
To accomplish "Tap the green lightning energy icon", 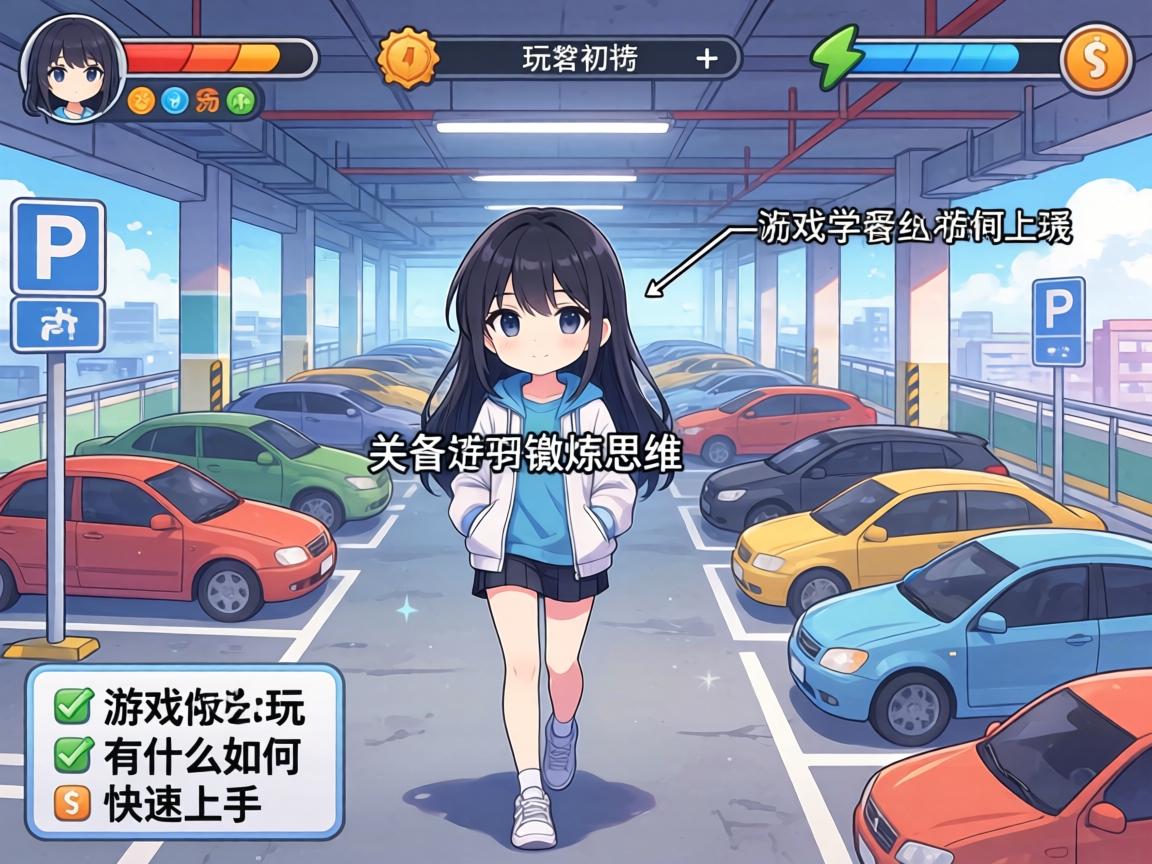I will pyautogui.click(x=834, y=58).
